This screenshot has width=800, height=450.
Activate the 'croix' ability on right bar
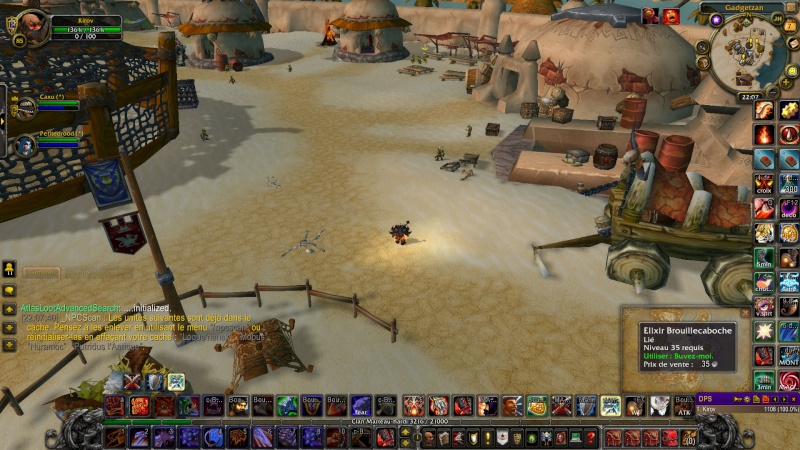coord(764,184)
